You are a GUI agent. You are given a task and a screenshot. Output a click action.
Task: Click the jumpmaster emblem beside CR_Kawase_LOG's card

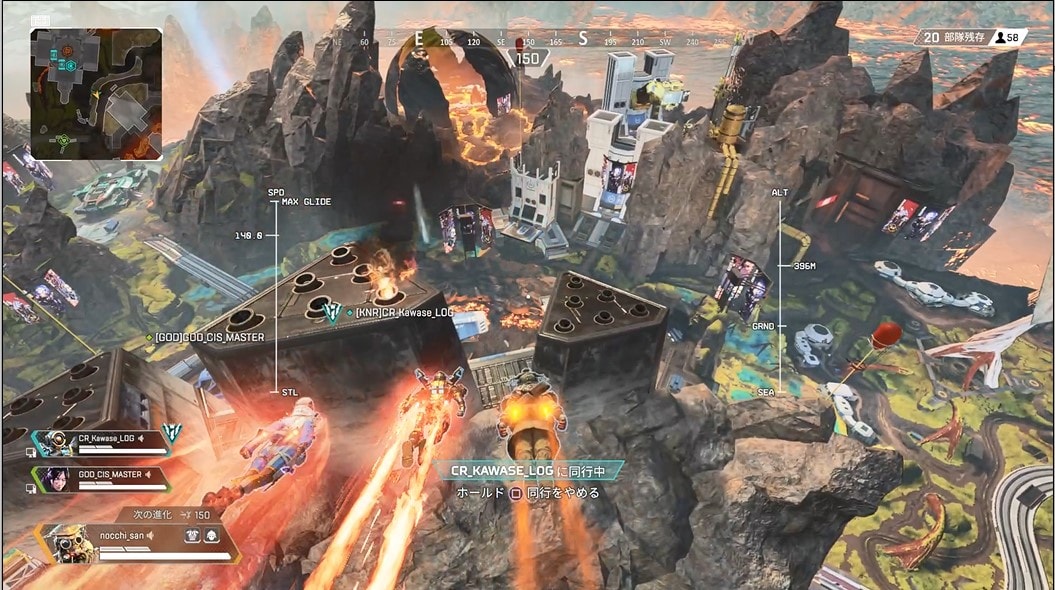click(173, 432)
